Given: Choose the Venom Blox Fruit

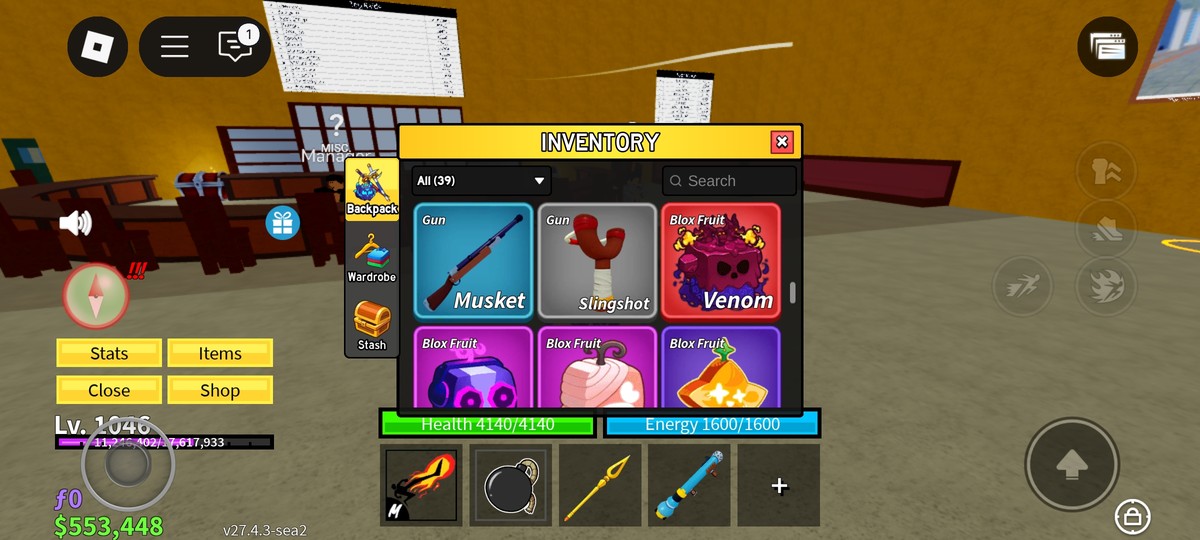Looking at the screenshot, I should click(720, 261).
